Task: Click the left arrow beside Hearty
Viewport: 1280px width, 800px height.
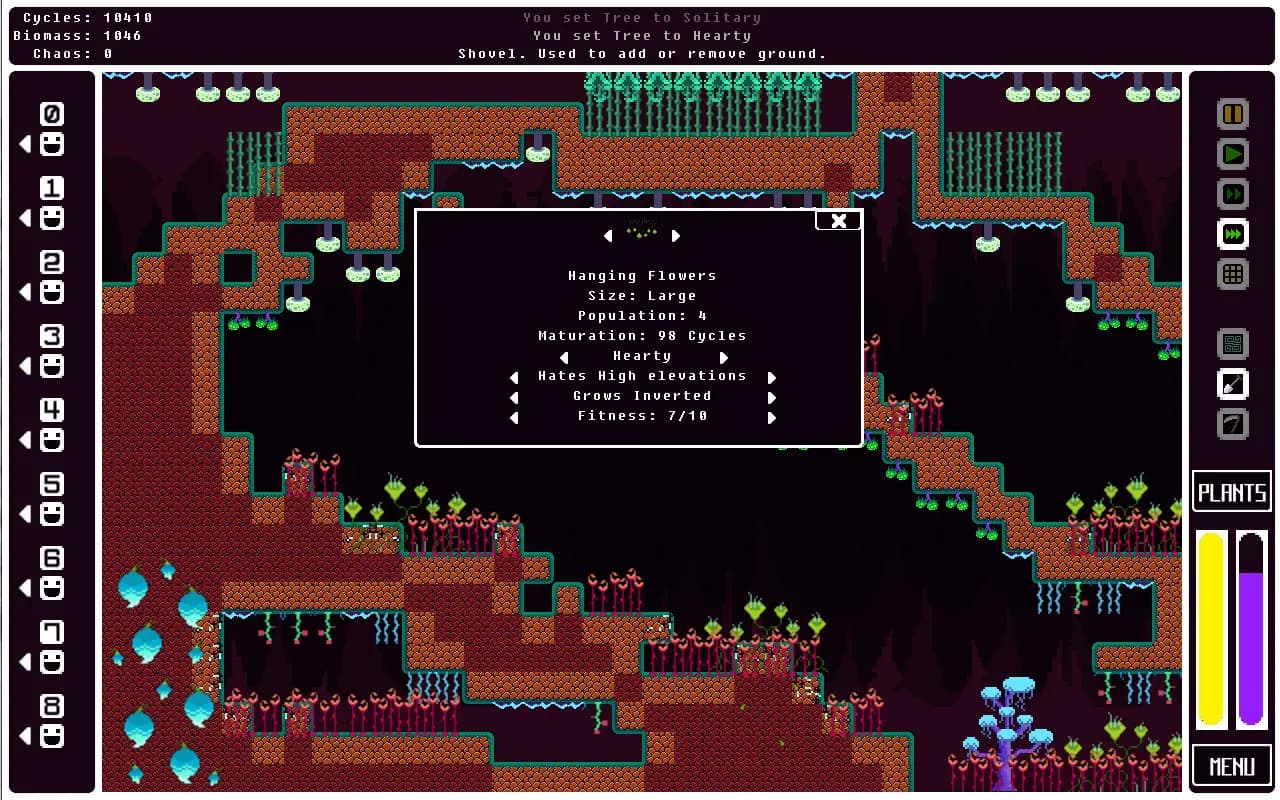Action: (564, 357)
